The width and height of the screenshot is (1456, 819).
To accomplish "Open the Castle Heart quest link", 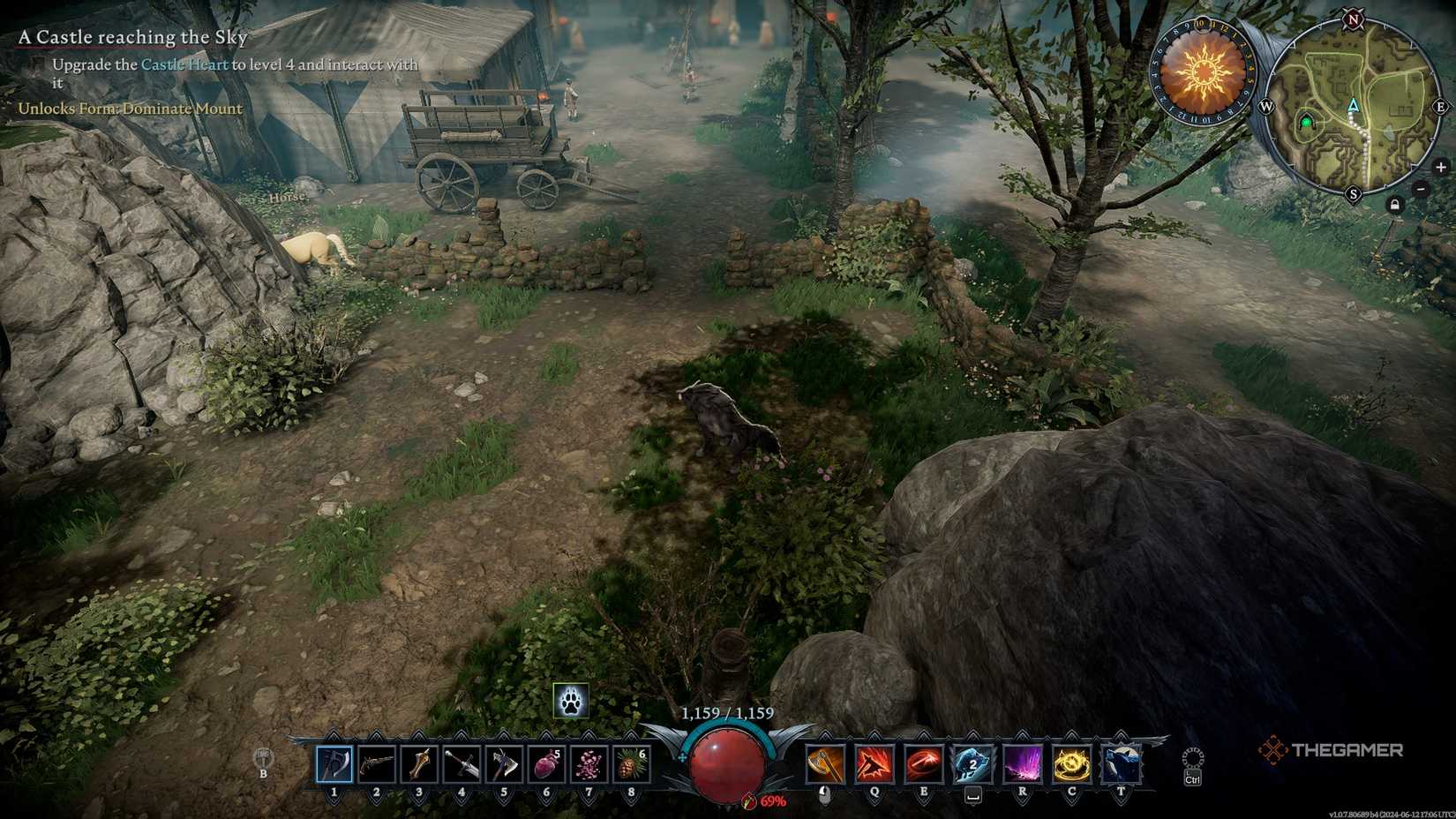I will coord(184,64).
